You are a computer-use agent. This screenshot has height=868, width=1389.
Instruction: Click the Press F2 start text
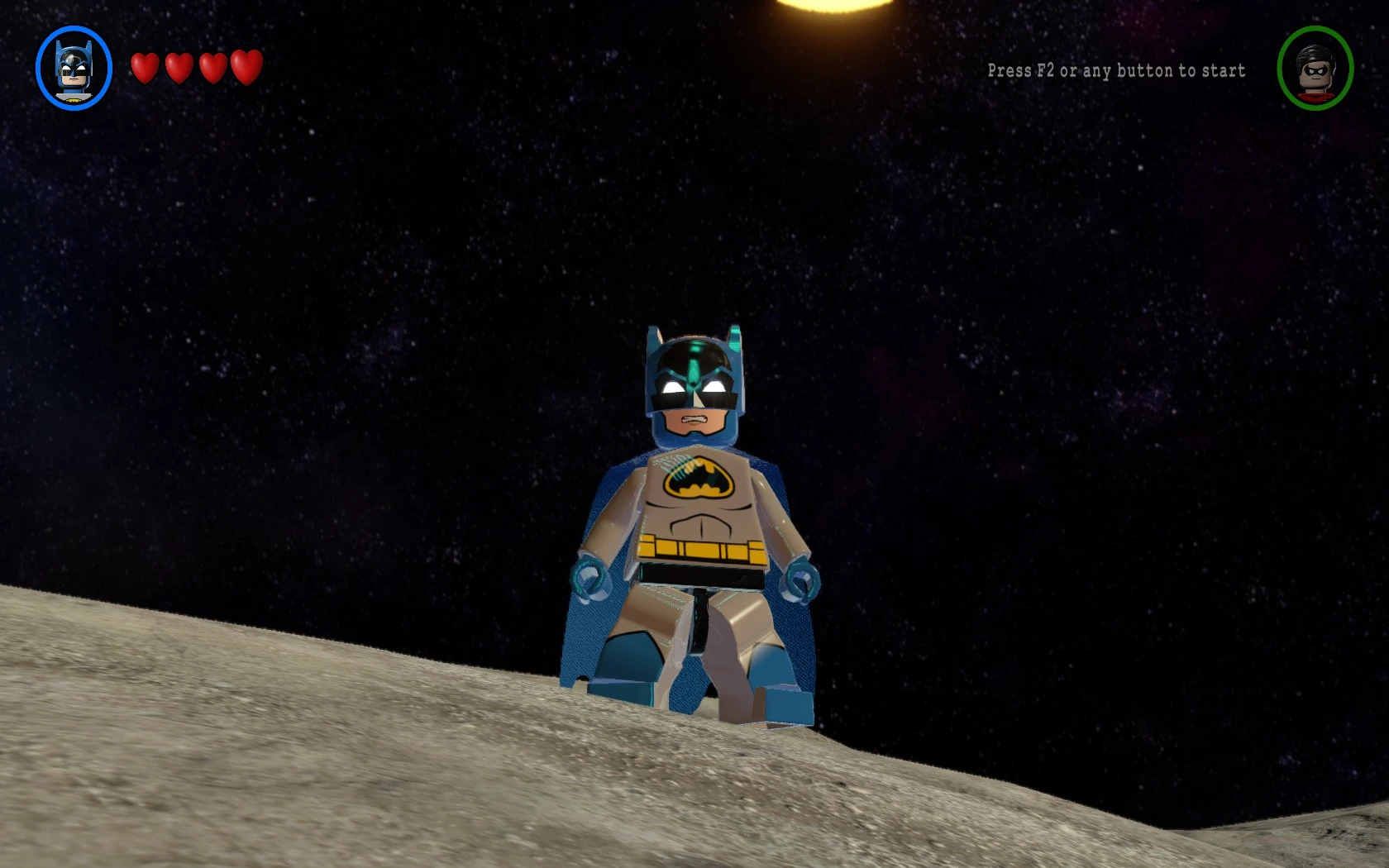[1116, 71]
